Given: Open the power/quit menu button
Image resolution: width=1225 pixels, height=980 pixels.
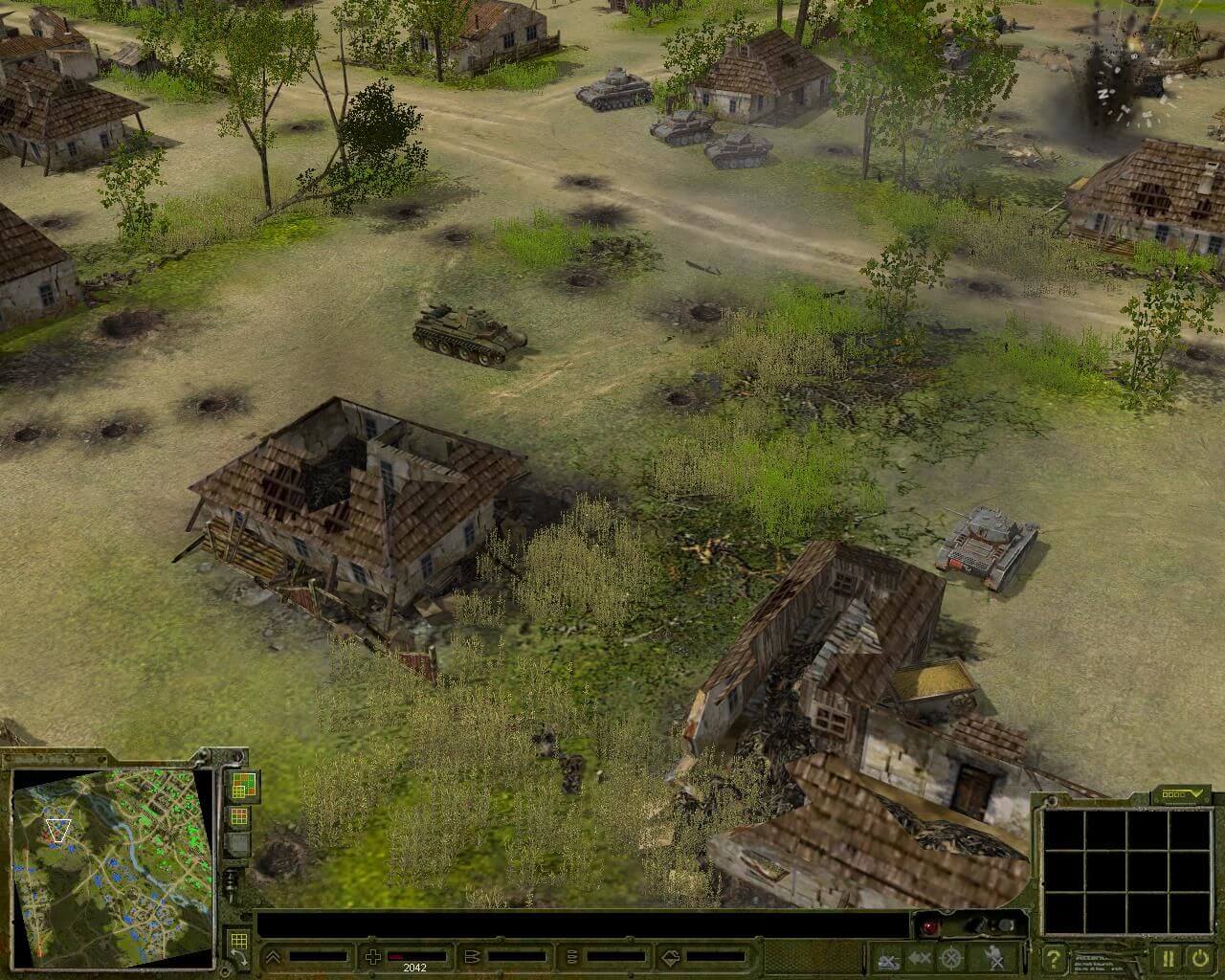Looking at the screenshot, I should [1198, 957].
